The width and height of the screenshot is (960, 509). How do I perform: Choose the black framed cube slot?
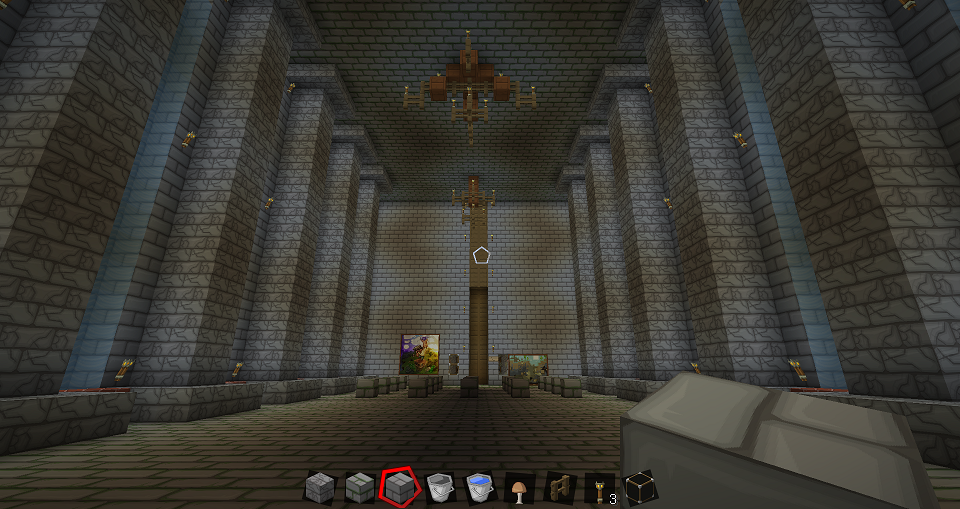coord(639,488)
